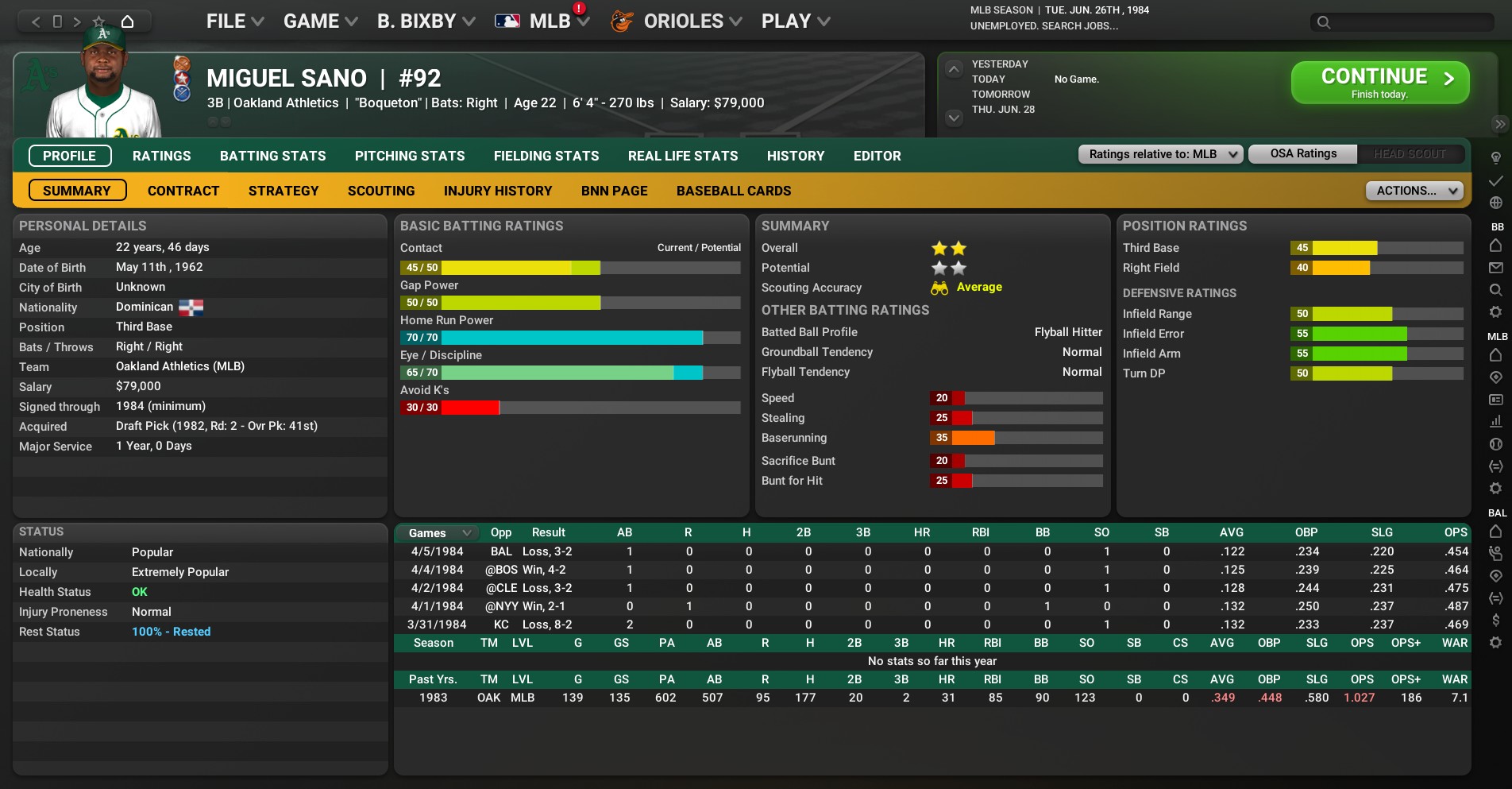This screenshot has width=1512, height=789.
Task: Show the BASEBALL CARDS sub-tab
Action: (733, 191)
